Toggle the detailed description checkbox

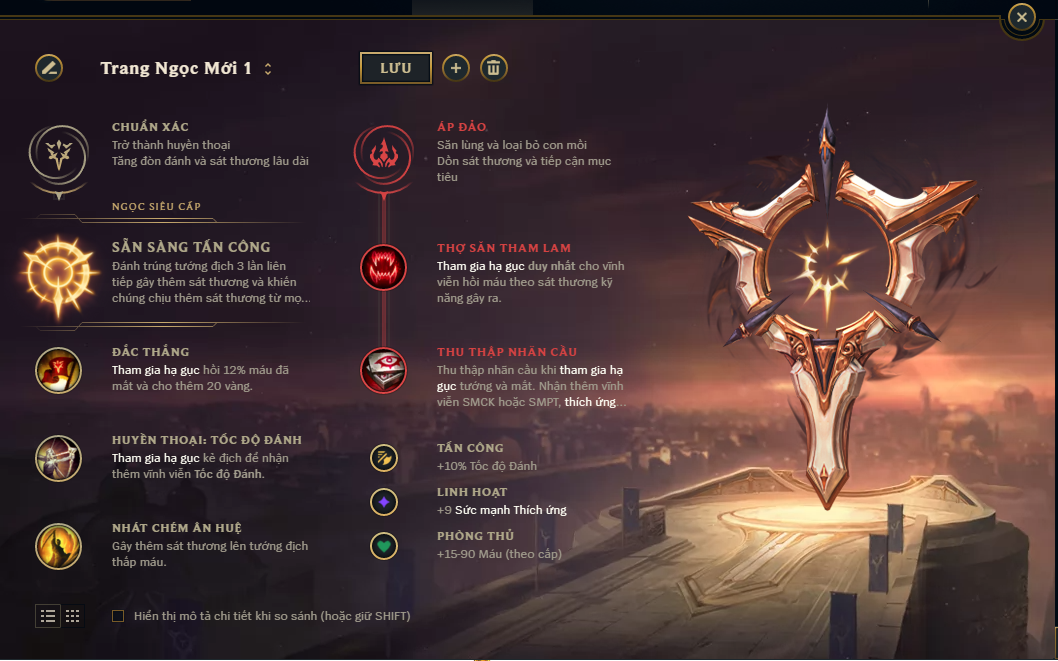118,616
